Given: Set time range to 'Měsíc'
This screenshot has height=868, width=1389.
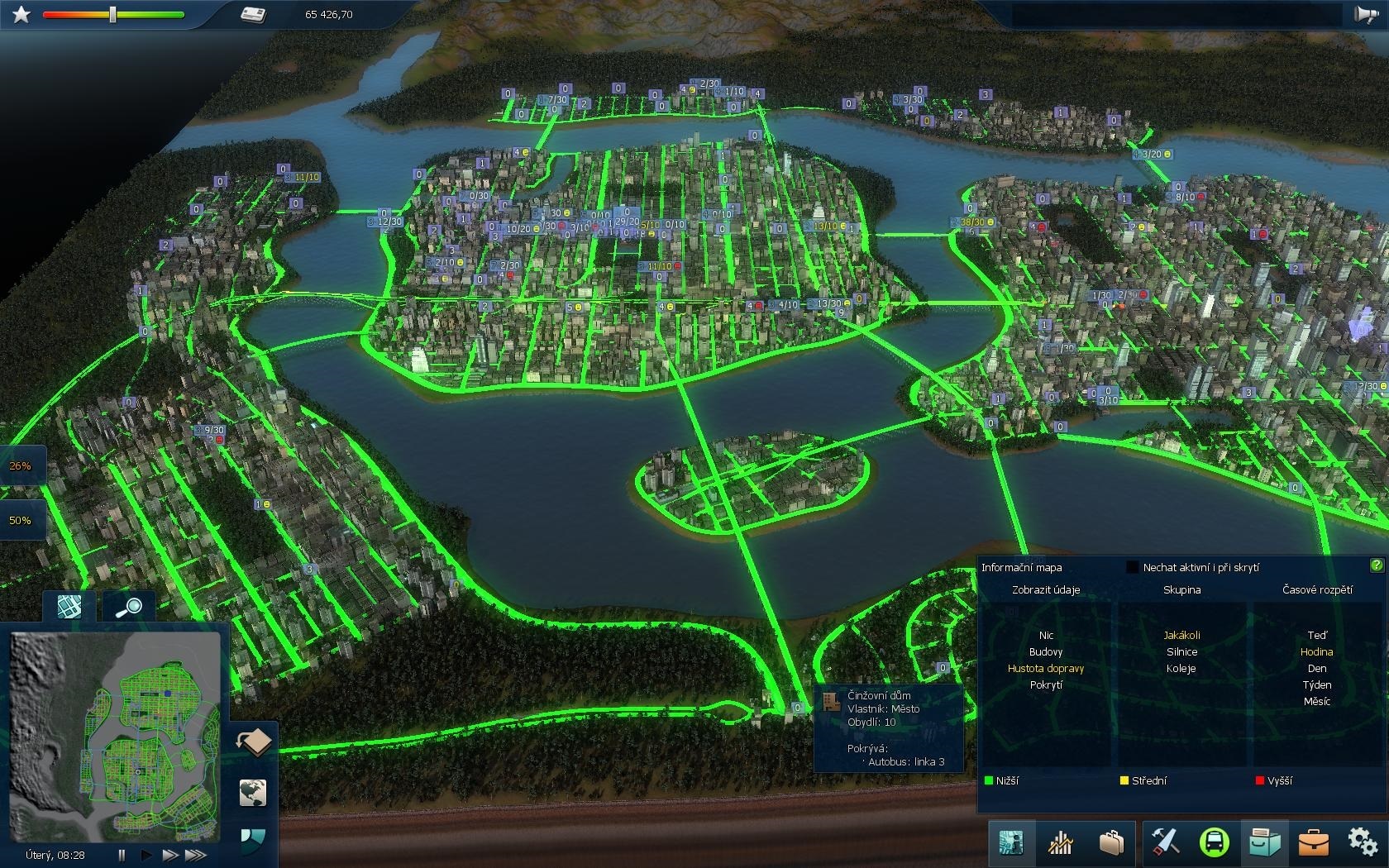Looking at the screenshot, I should 1317,701.
